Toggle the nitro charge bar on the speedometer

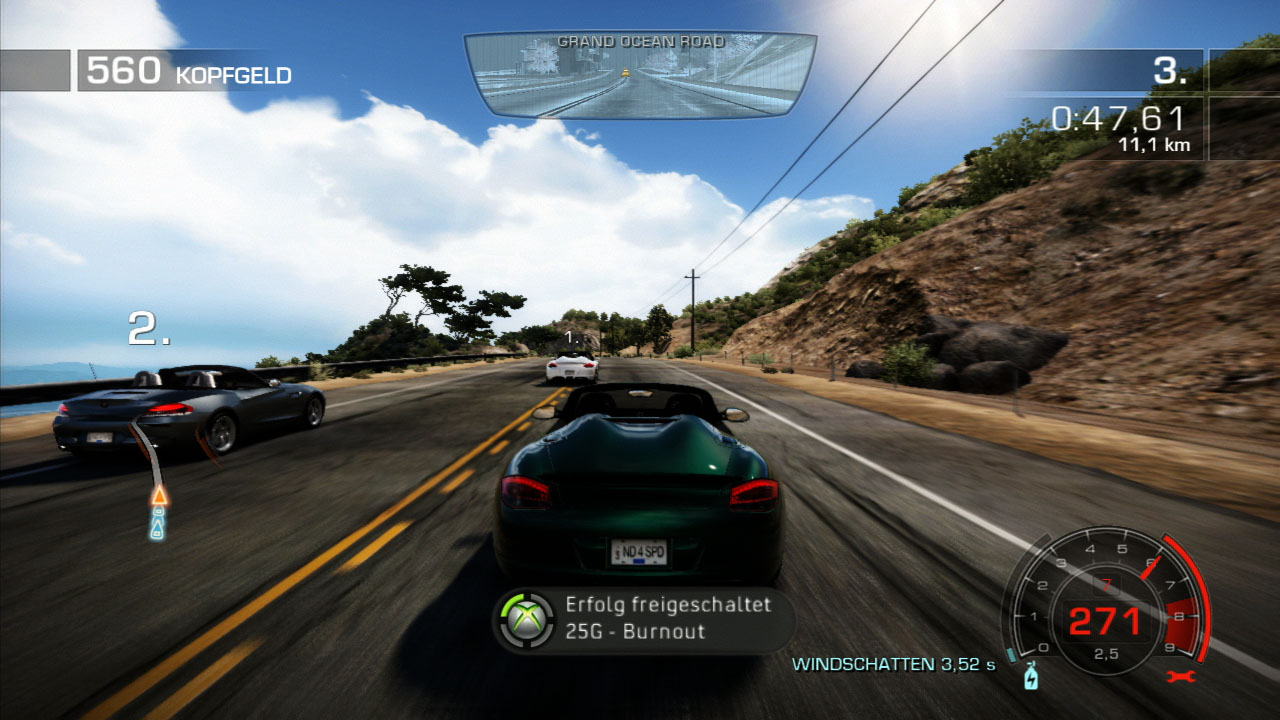click(x=1011, y=653)
